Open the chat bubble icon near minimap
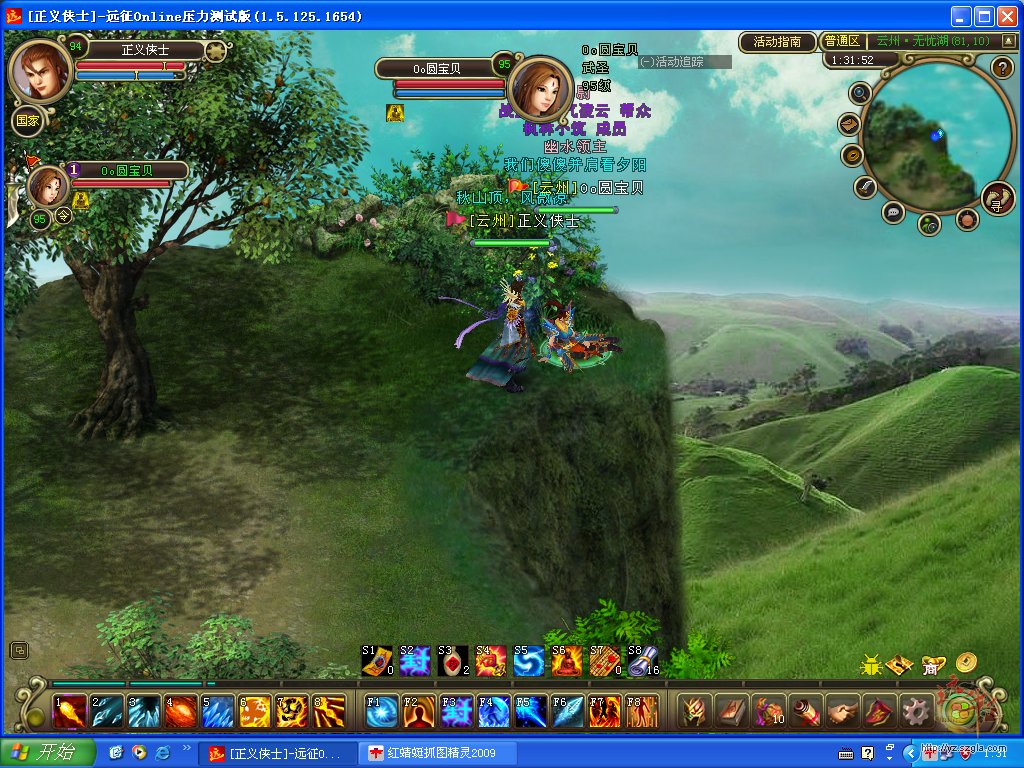 tap(893, 212)
